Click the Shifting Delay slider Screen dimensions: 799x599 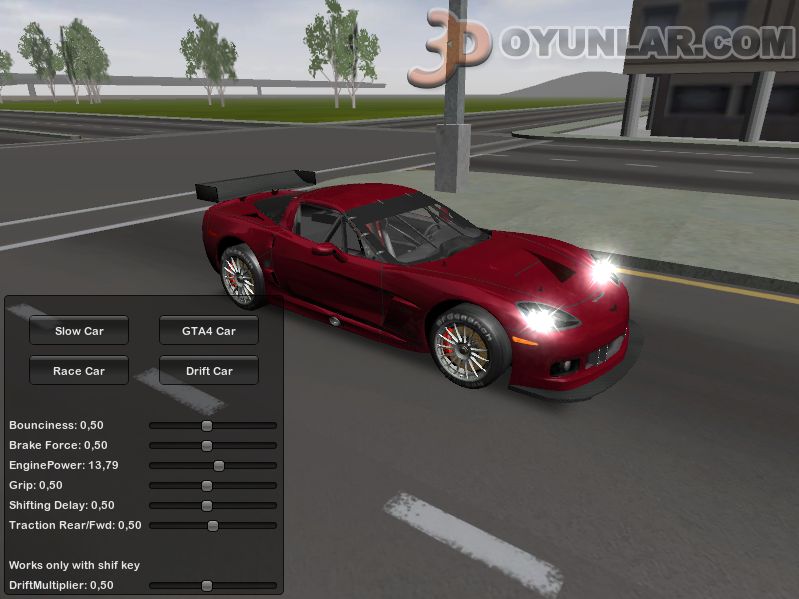(207, 505)
